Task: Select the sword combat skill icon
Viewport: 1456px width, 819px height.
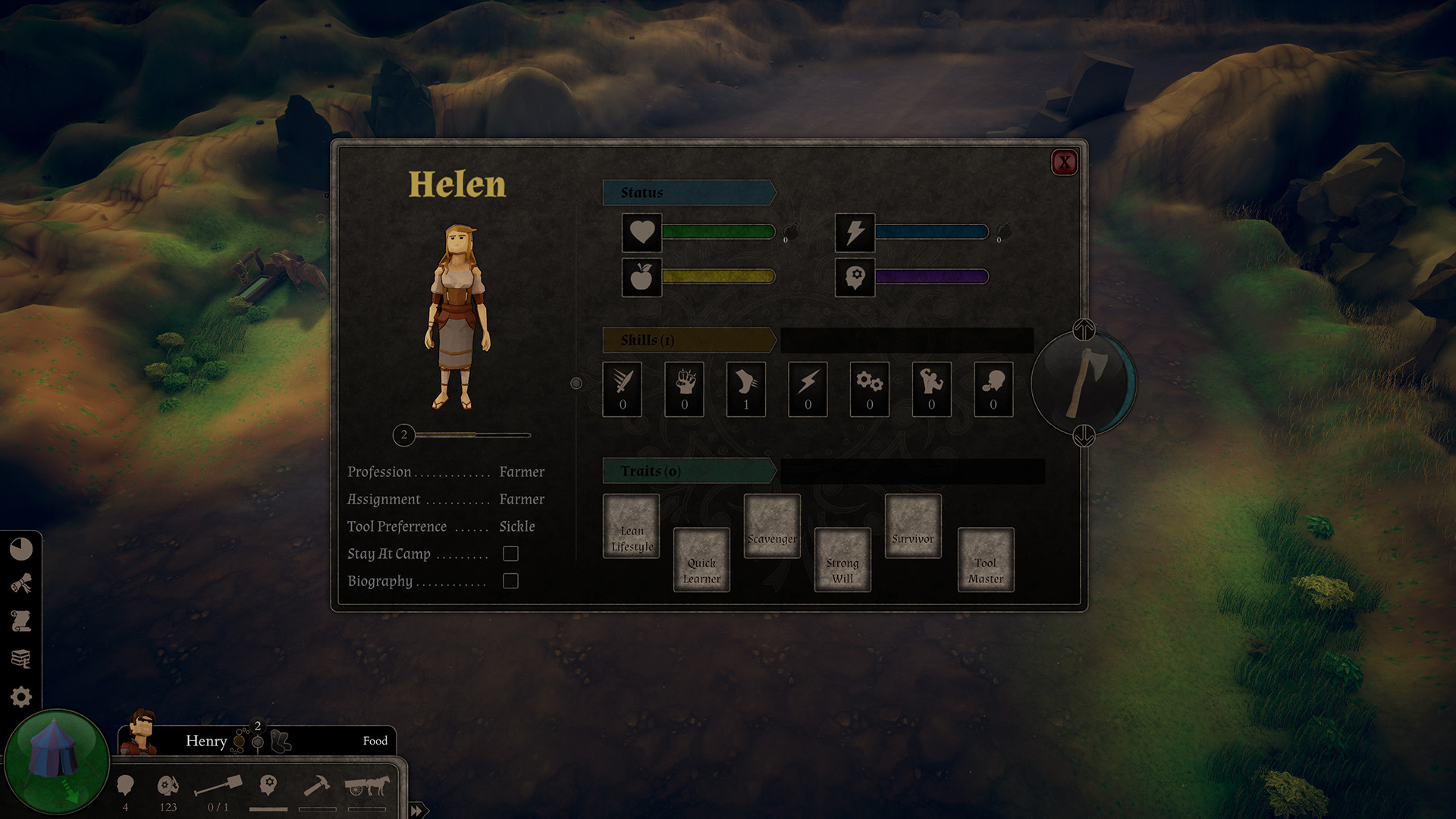Action: (621, 389)
